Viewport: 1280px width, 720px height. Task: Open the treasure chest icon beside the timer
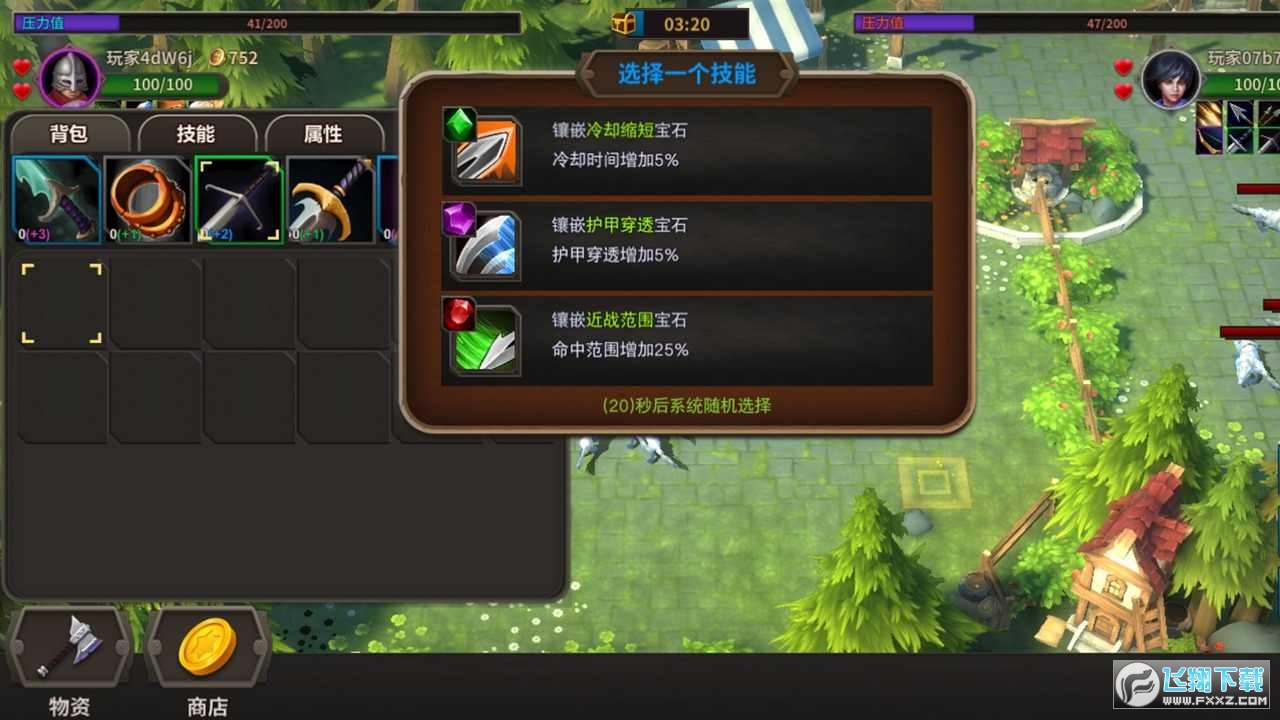(x=622, y=20)
